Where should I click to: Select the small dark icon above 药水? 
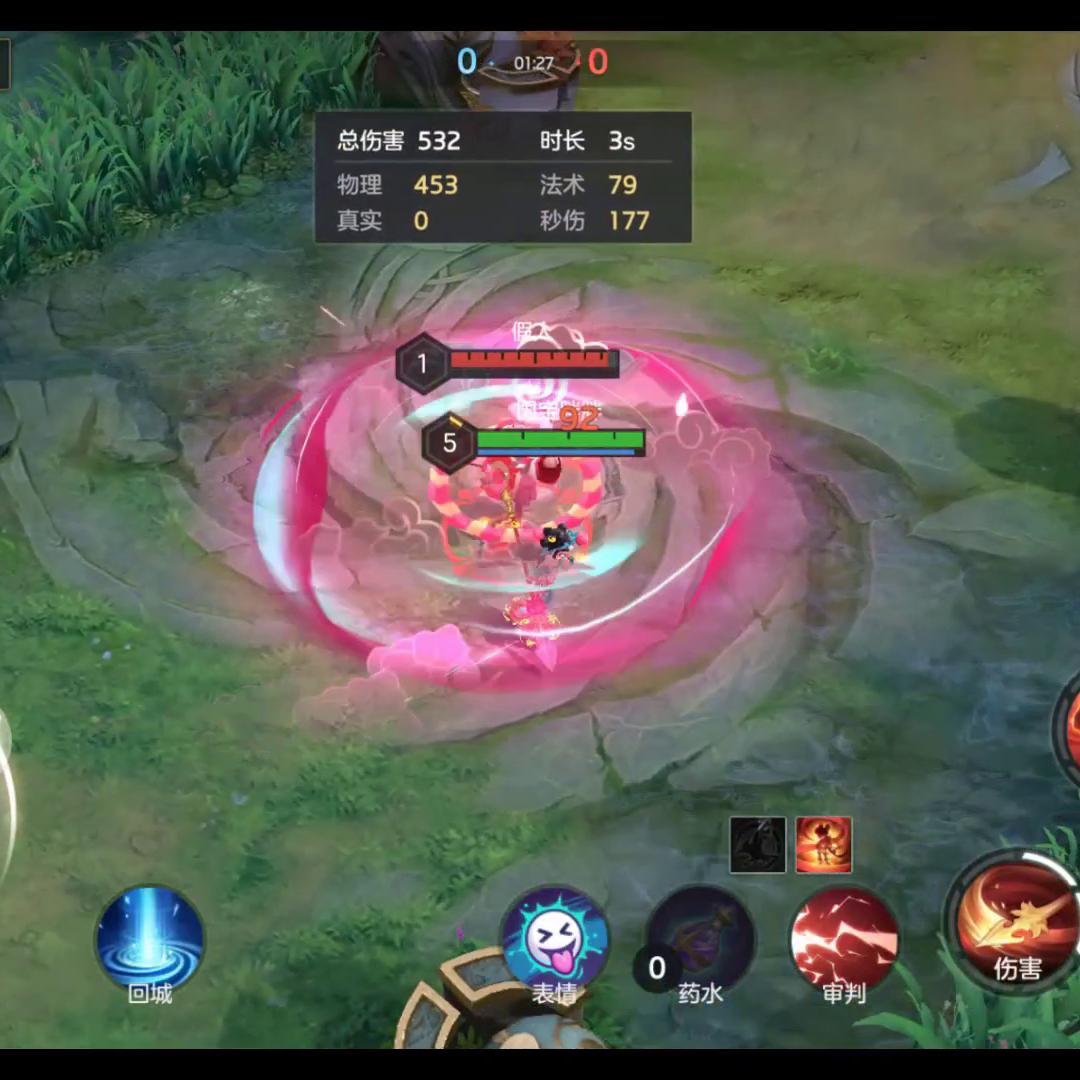[x=757, y=845]
